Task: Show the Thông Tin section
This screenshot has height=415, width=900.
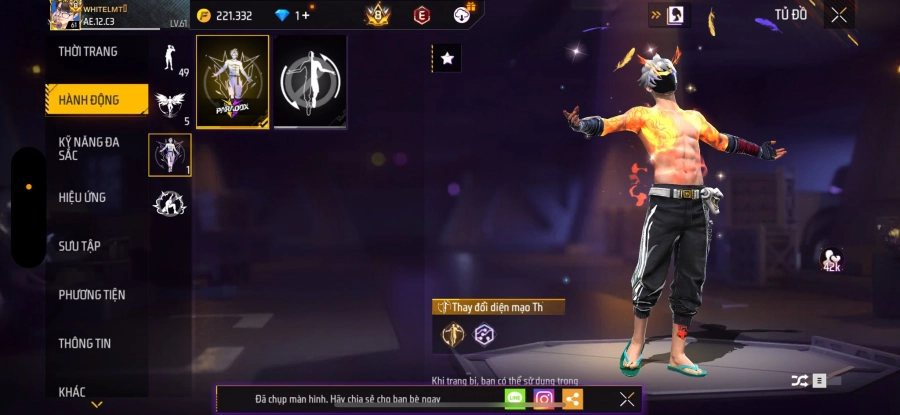Action: [x=84, y=343]
